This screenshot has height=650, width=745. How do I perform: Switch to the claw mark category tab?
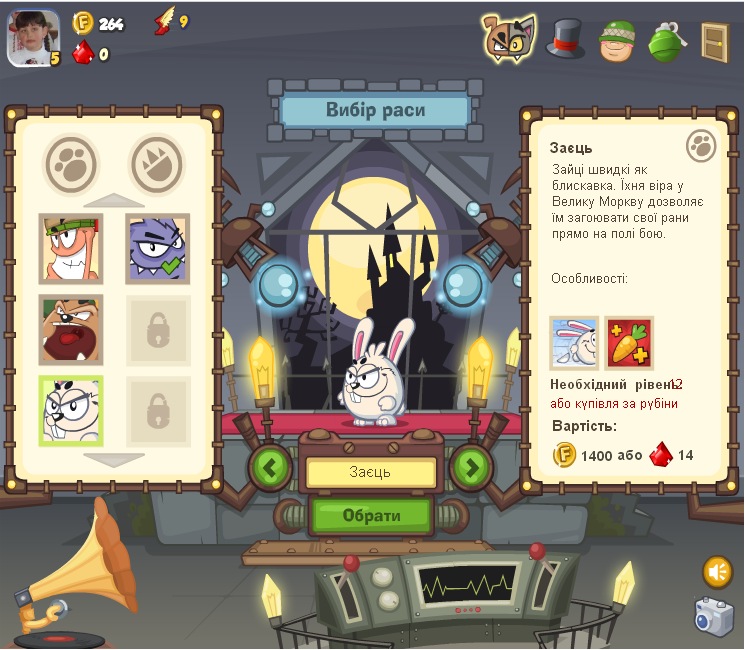coord(157,163)
